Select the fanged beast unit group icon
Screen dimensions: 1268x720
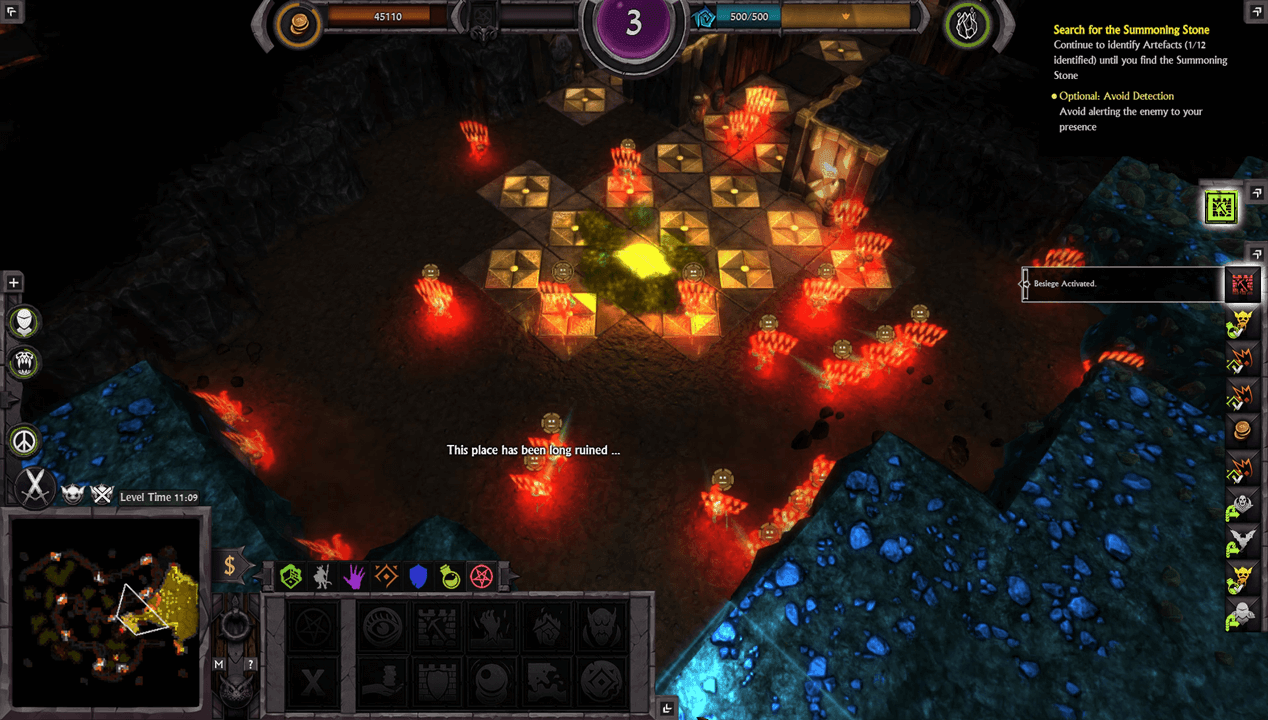[x=24, y=362]
